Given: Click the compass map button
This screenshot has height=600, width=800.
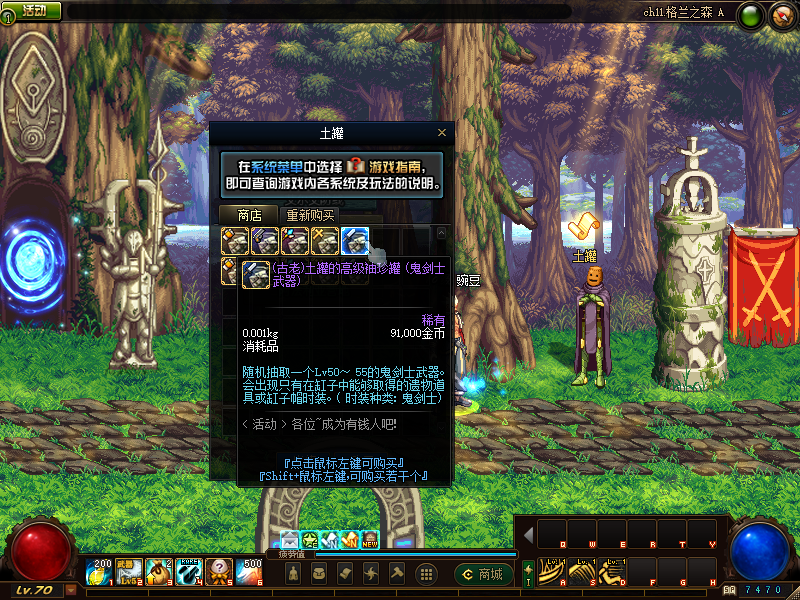Looking at the screenshot, I should click(x=781, y=15).
